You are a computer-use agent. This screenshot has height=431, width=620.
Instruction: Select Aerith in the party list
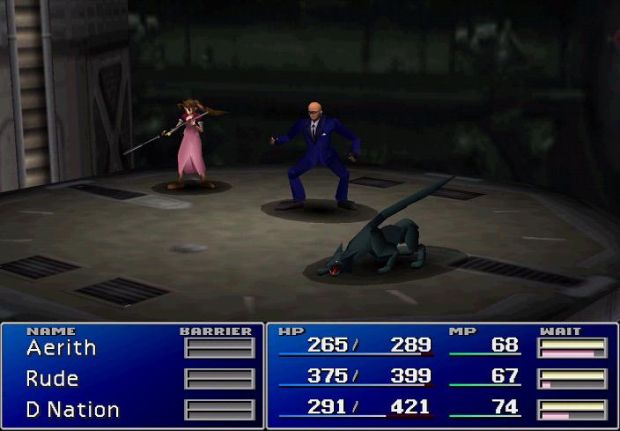(62, 348)
